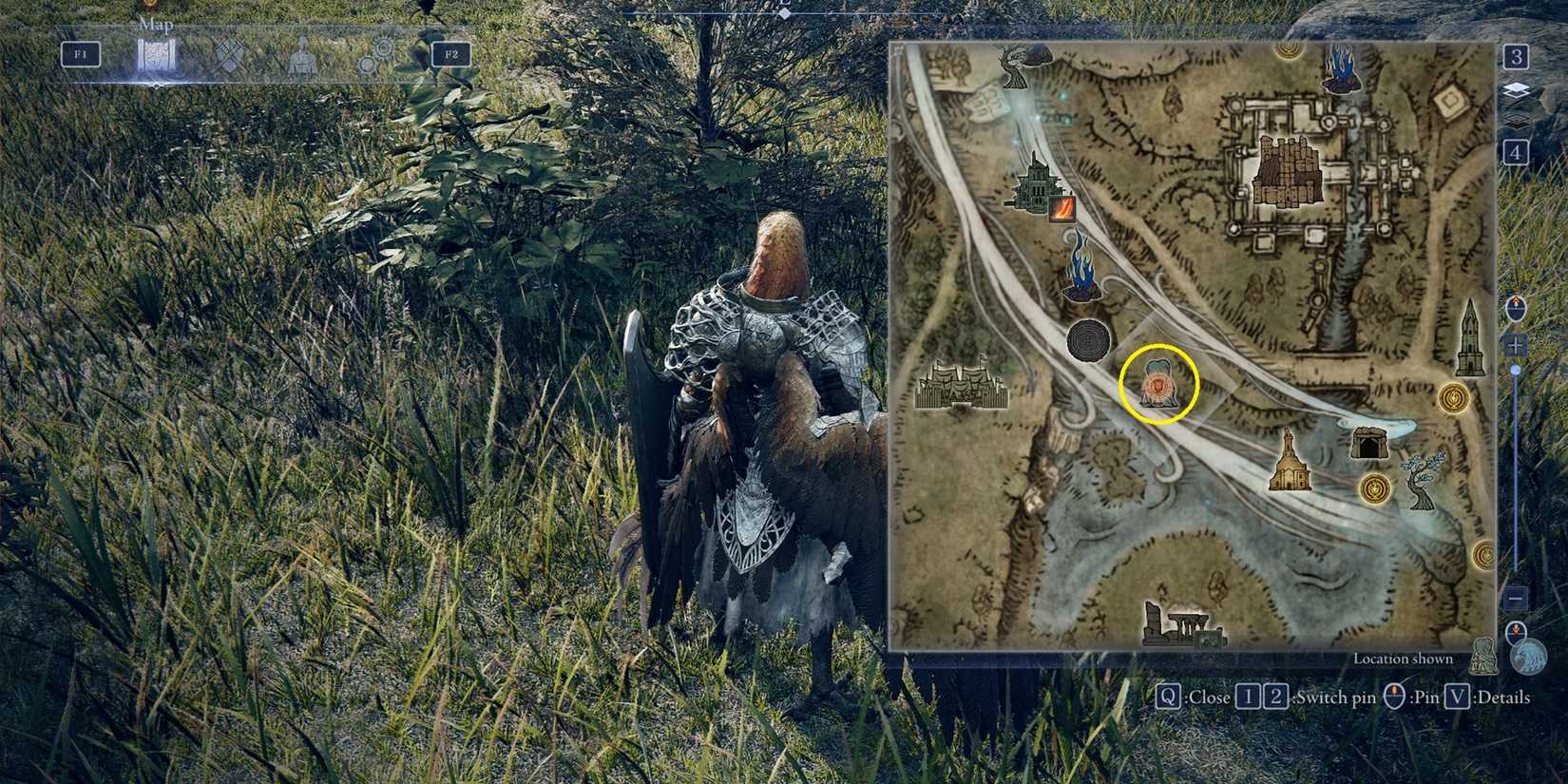Click the Pin icon in the bottom bar
Viewport: 1568px width, 784px height.
click(x=1394, y=695)
